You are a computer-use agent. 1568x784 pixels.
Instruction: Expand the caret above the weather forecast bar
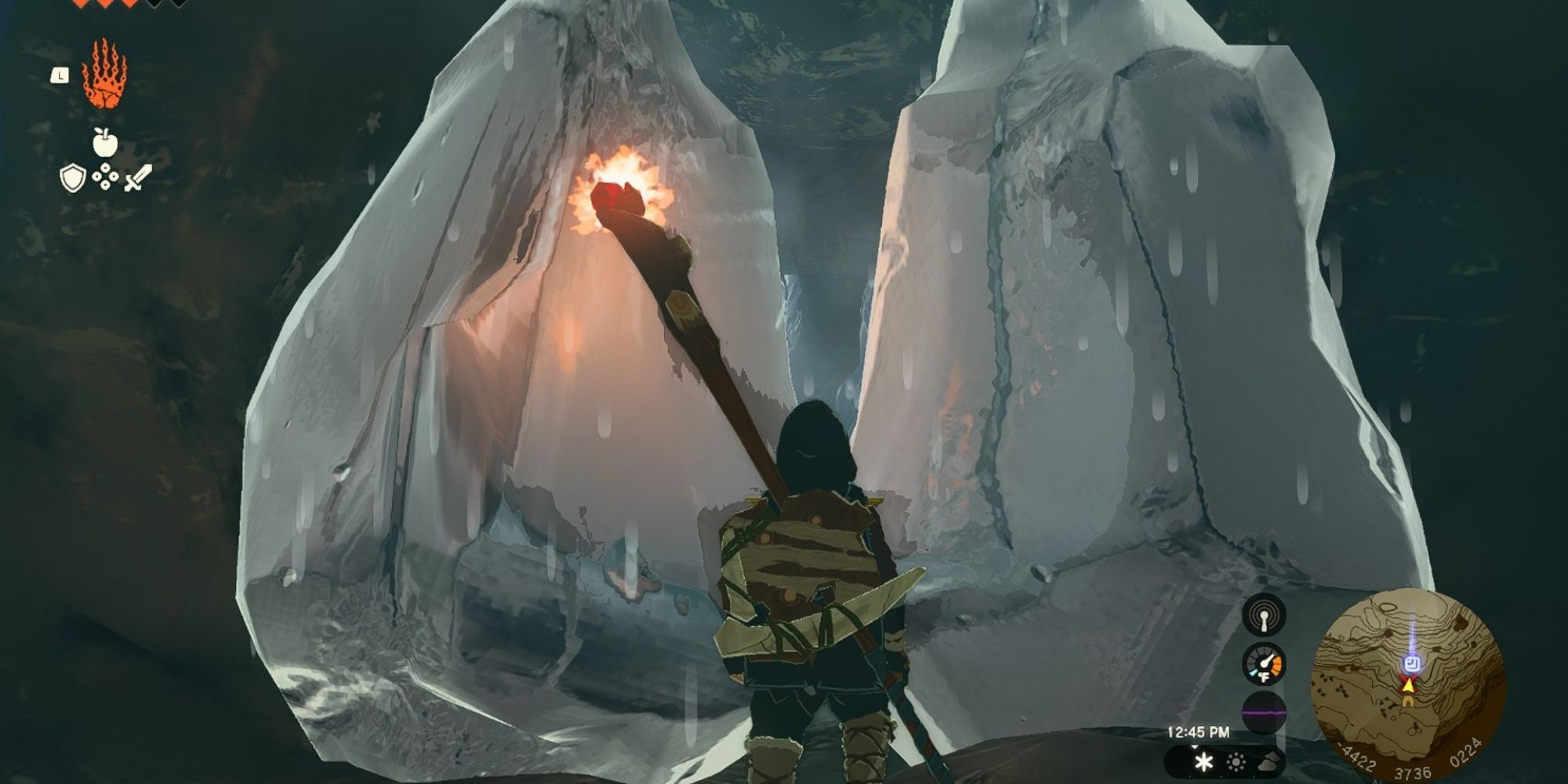(1194, 748)
